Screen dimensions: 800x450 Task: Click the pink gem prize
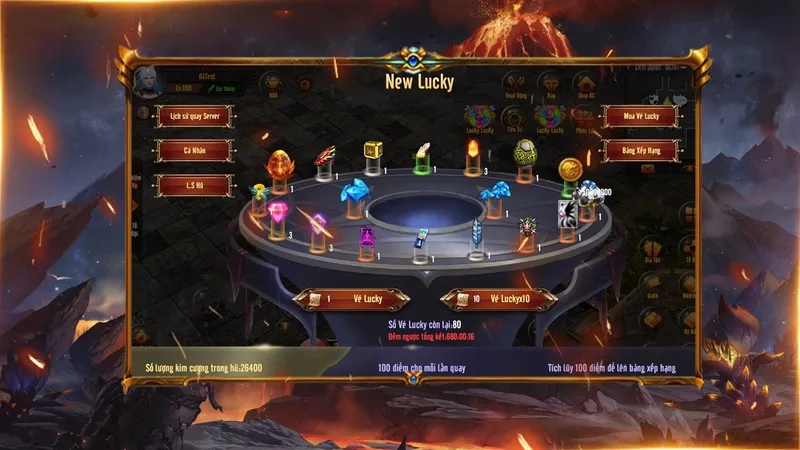click(x=278, y=212)
